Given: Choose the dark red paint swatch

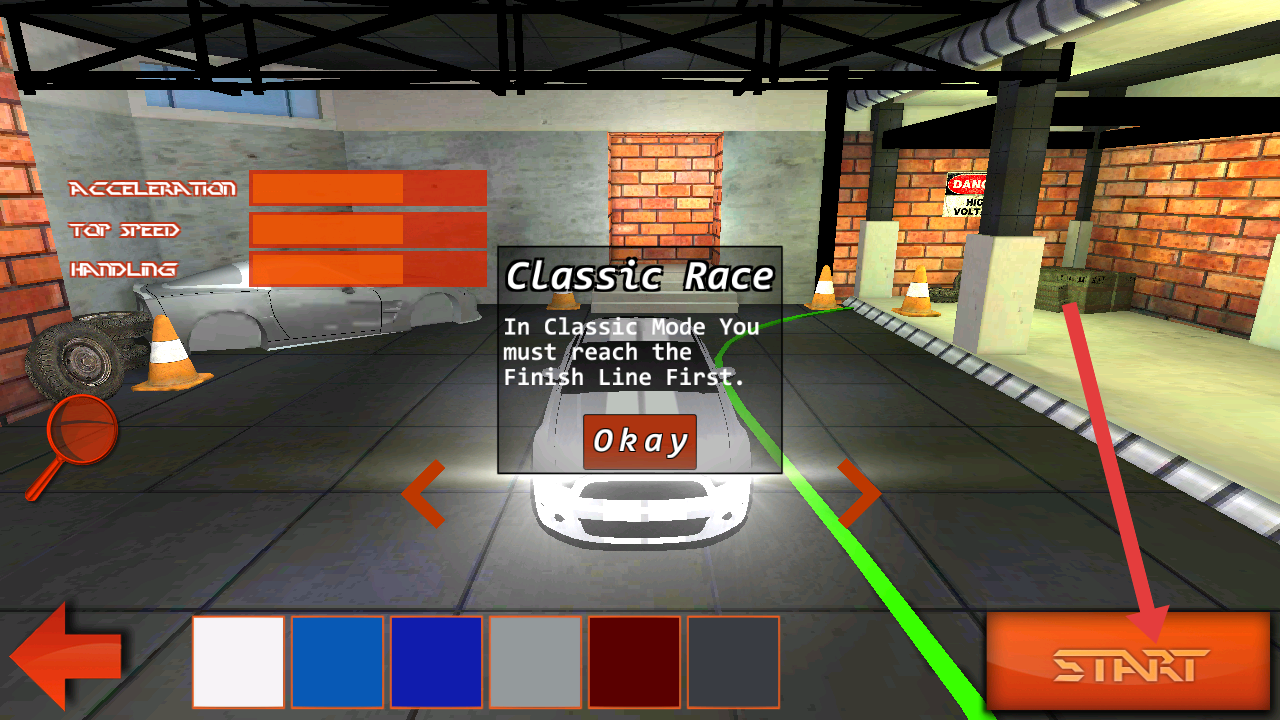Looking at the screenshot, I should click(634, 662).
